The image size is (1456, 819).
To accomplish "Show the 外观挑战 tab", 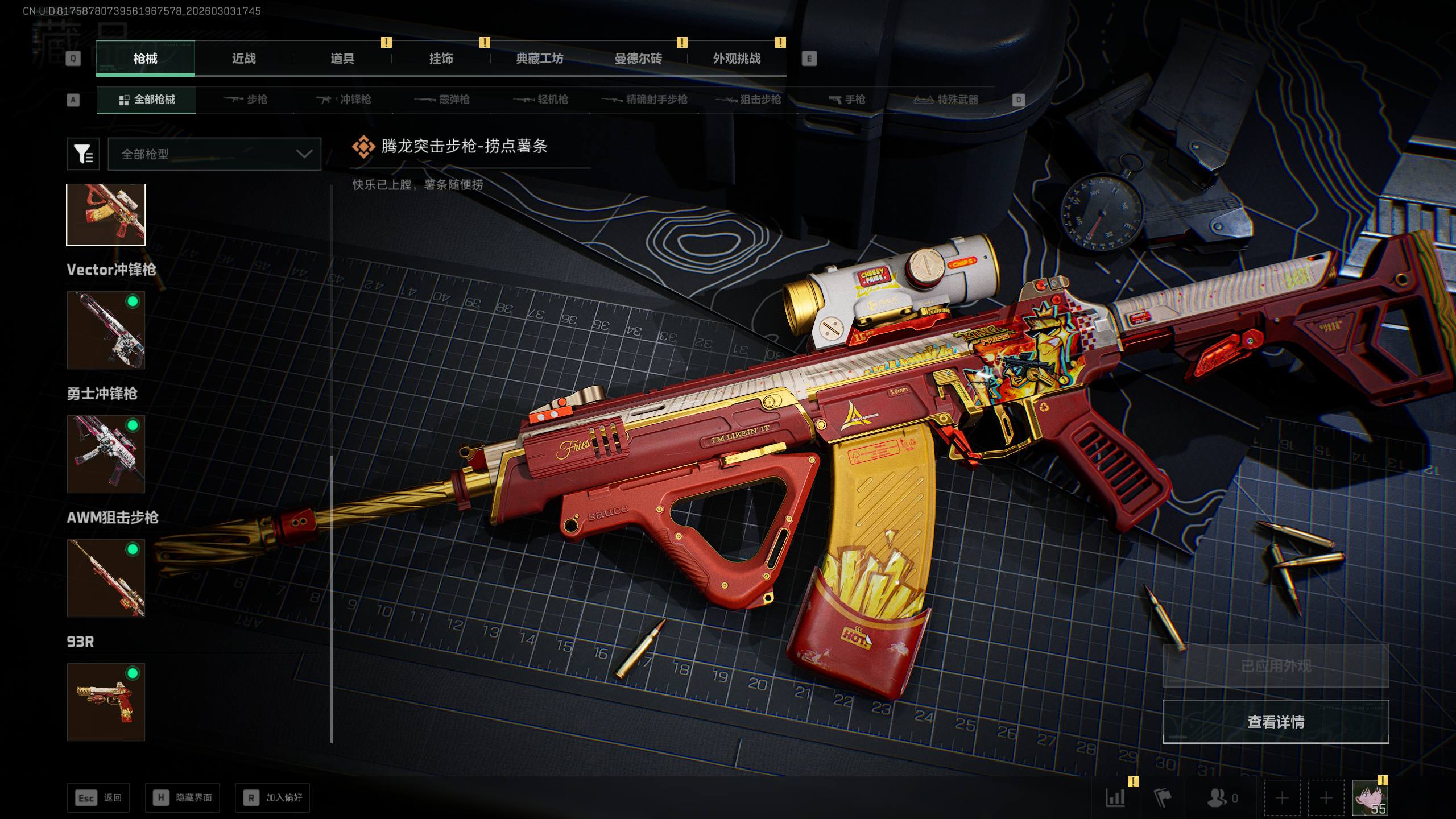I will 737,59.
